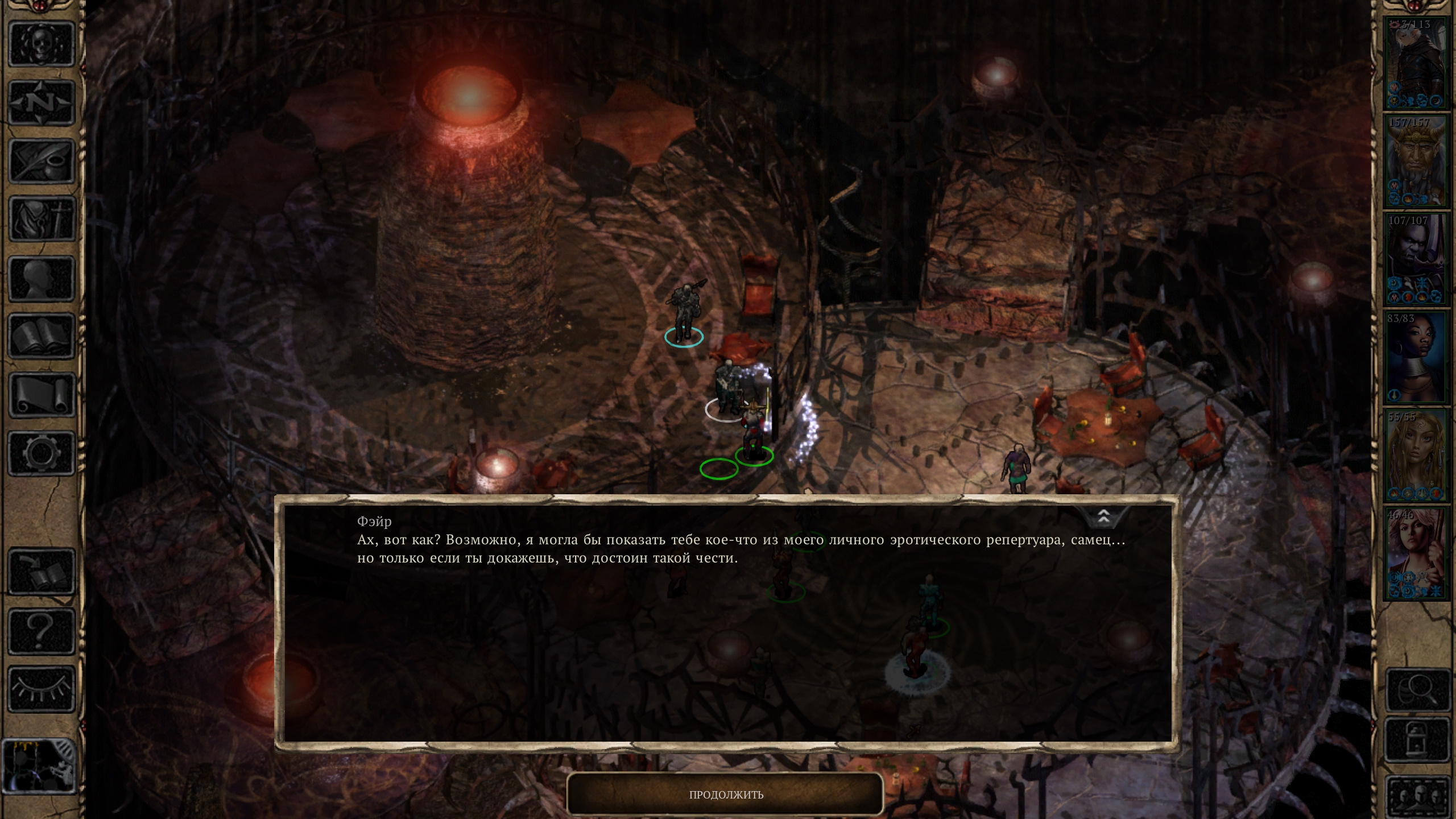
Task: Expand the dialogue box with double-arrow
Action: click(x=1103, y=517)
